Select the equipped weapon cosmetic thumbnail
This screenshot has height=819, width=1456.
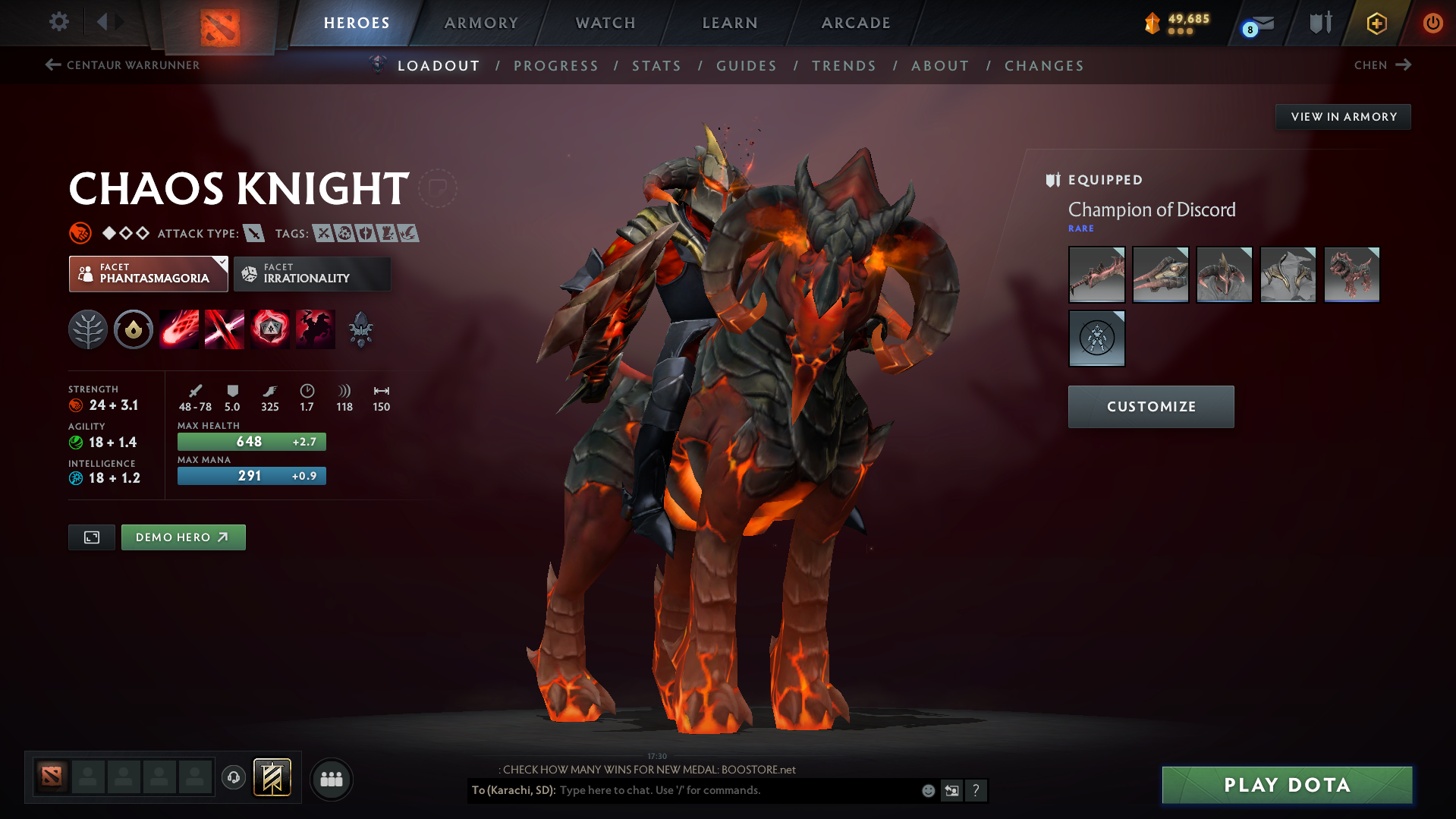(1096, 275)
